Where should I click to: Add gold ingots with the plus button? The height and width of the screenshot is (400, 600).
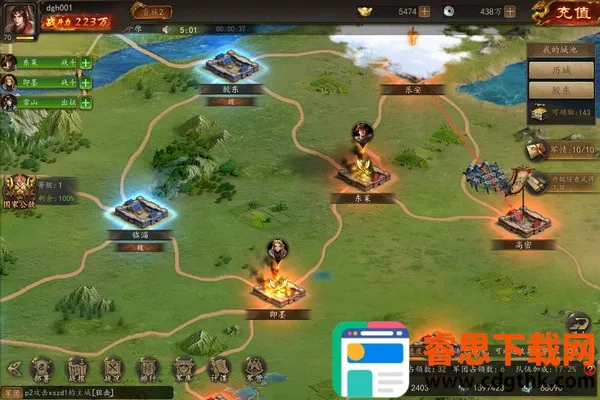425,12
